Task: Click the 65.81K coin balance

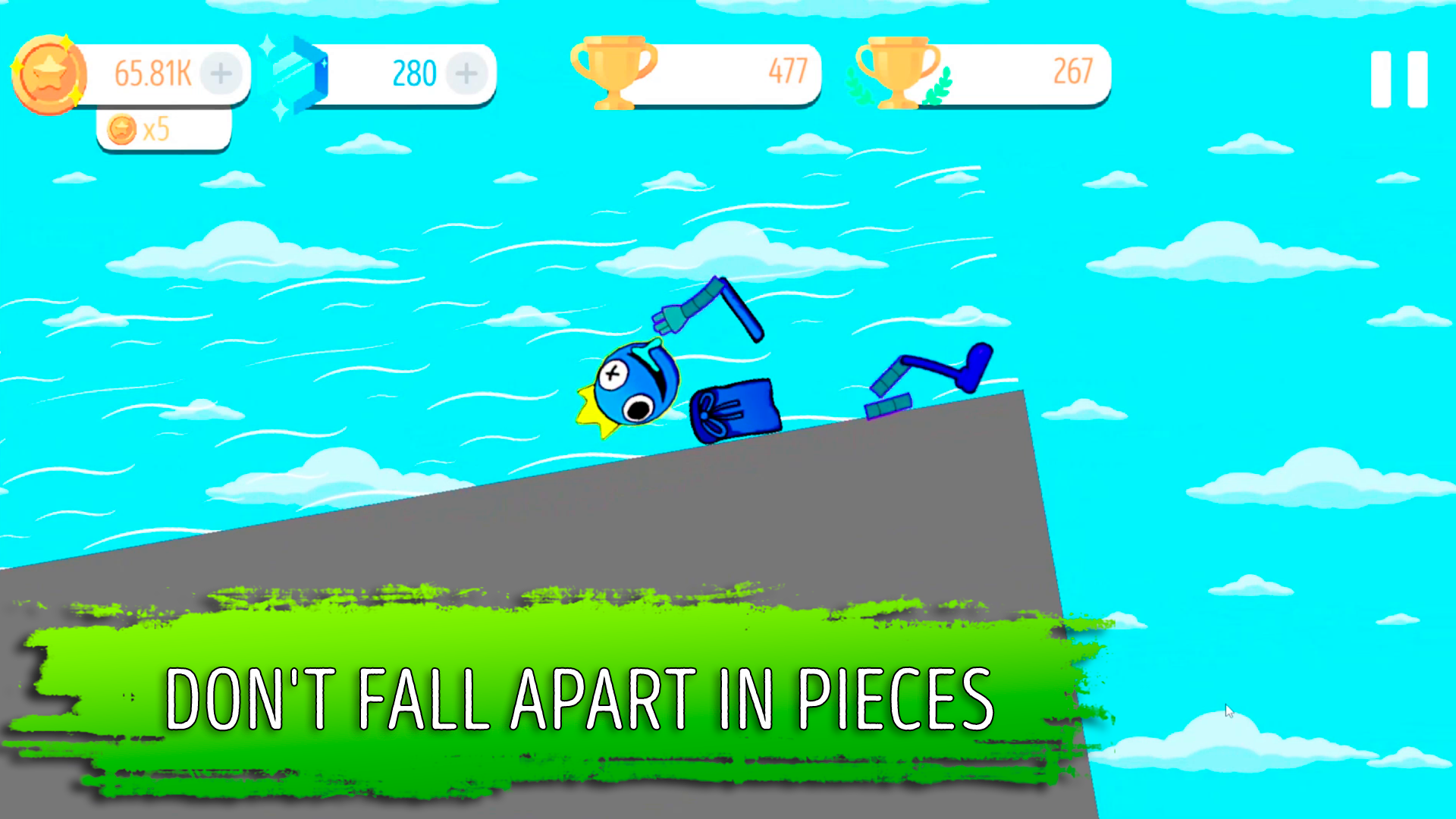Action: coord(152,74)
